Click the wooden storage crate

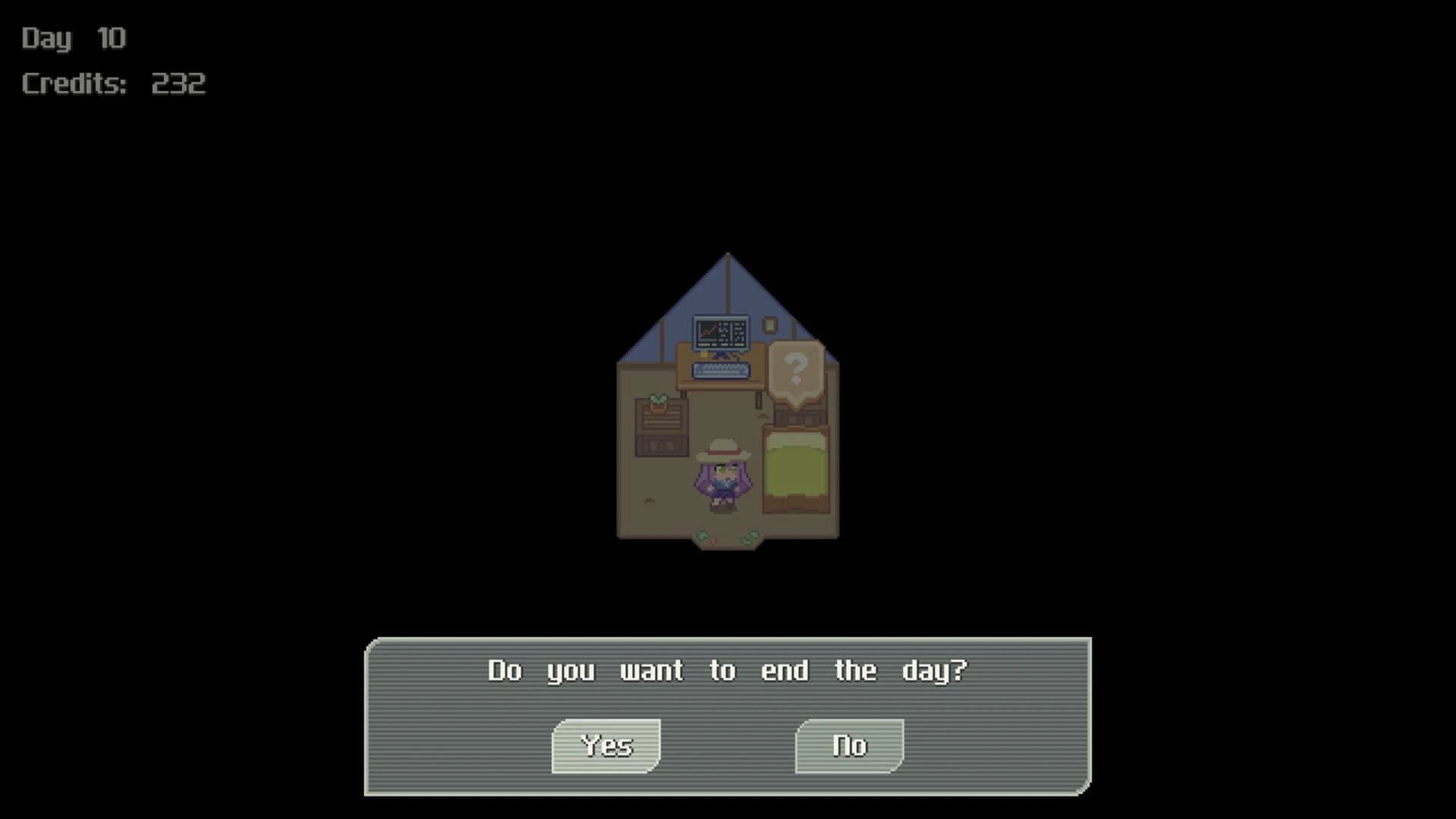click(659, 431)
